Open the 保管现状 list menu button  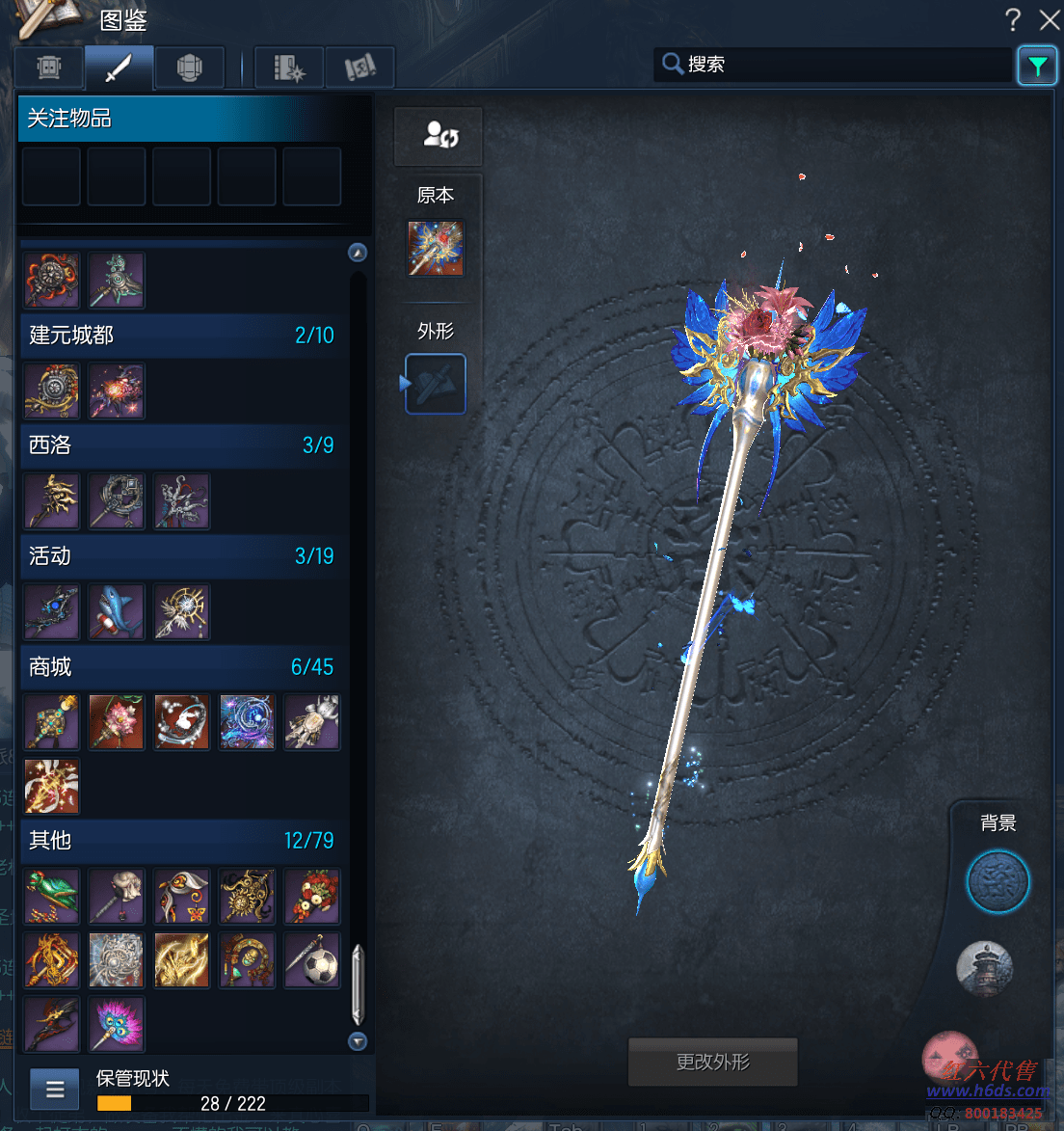[x=55, y=1090]
